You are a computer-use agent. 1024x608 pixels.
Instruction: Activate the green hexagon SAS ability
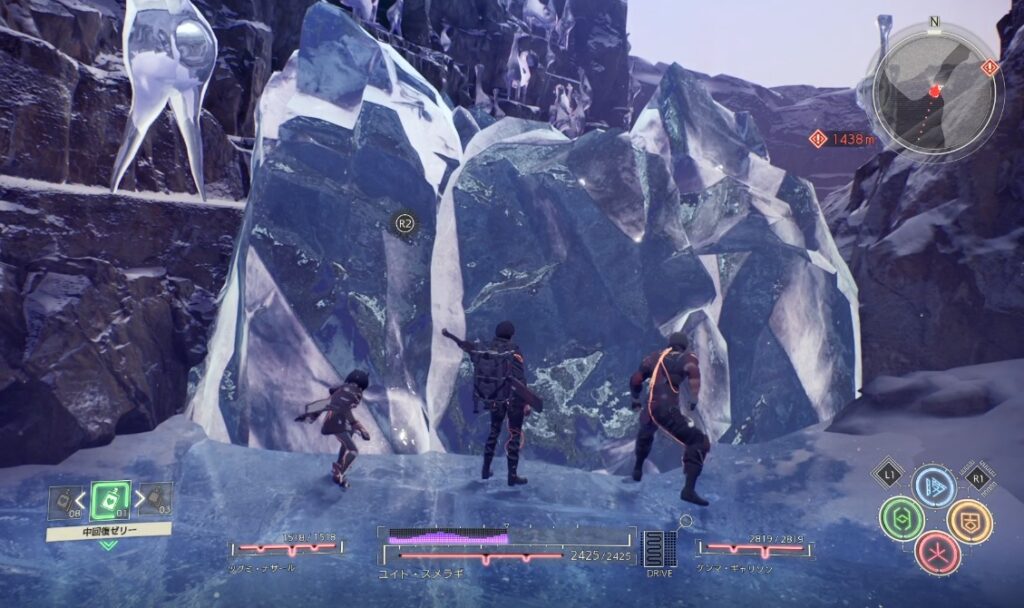(901, 520)
